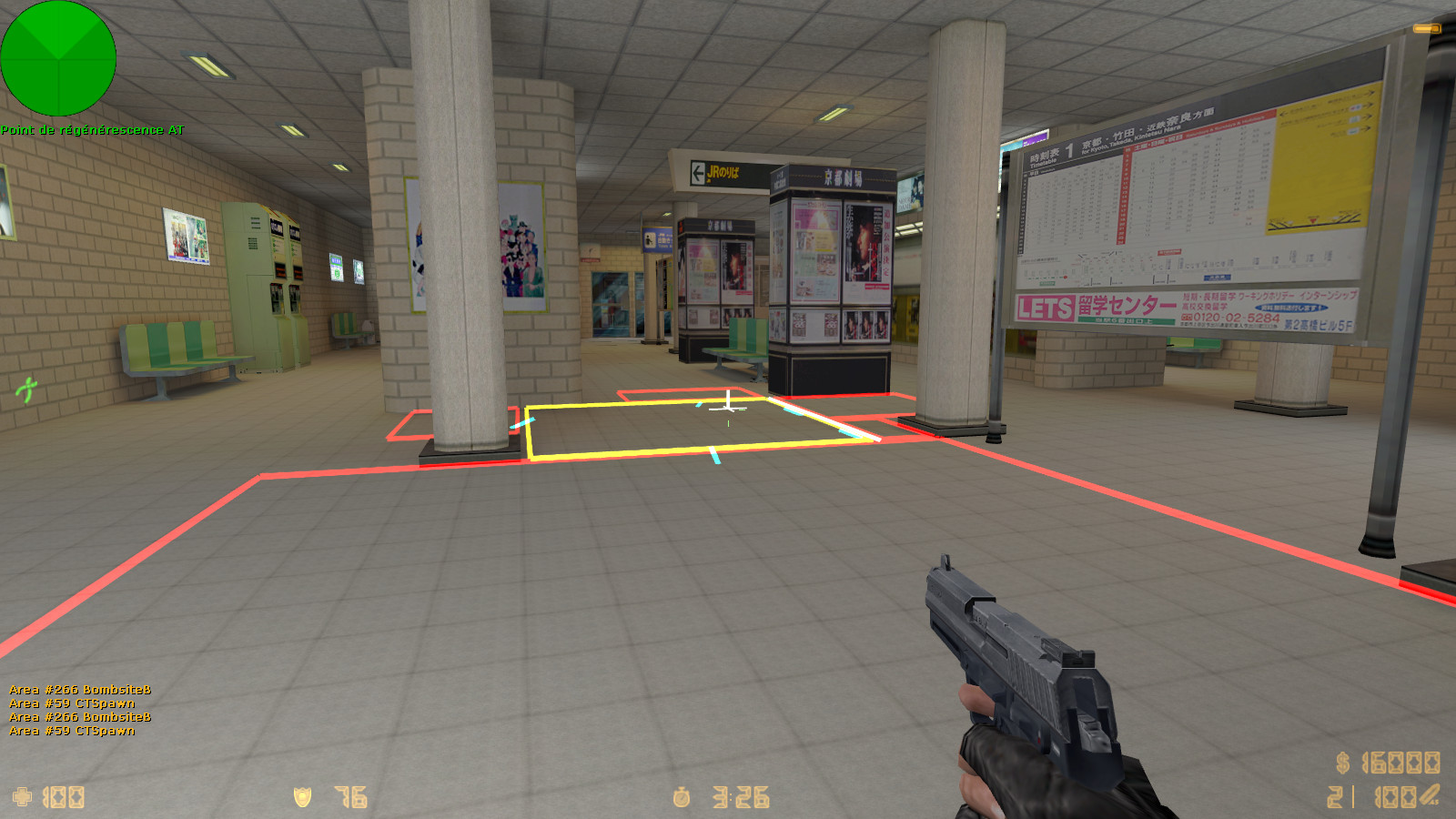Click the 'Point de régénérescence AT' label
Image resolution: width=1456 pixels, height=819 pixels.
tap(91, 130)
